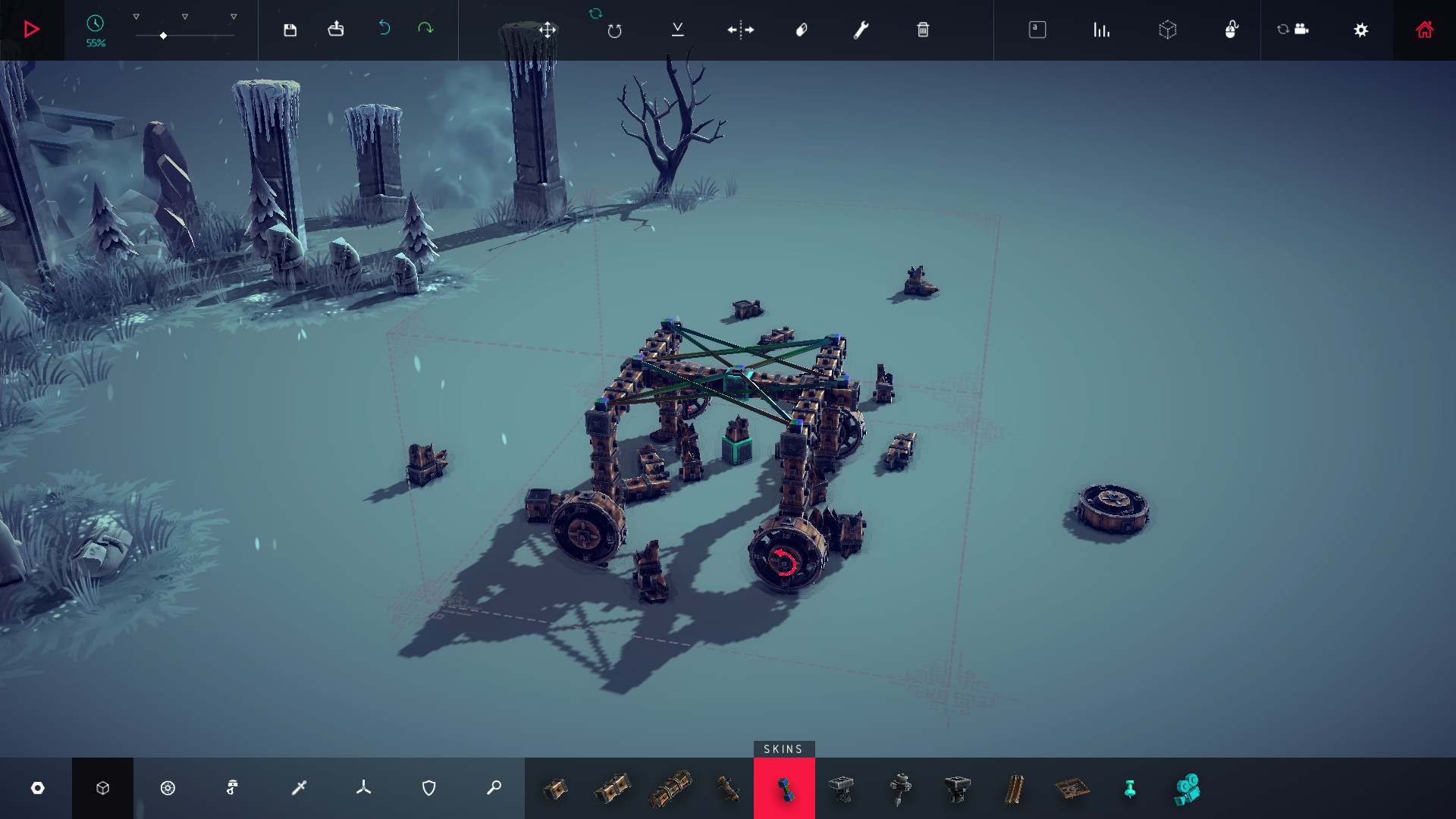1456x819 pixels.
Task: Open the Weapons block category
Action: [298, 788]
